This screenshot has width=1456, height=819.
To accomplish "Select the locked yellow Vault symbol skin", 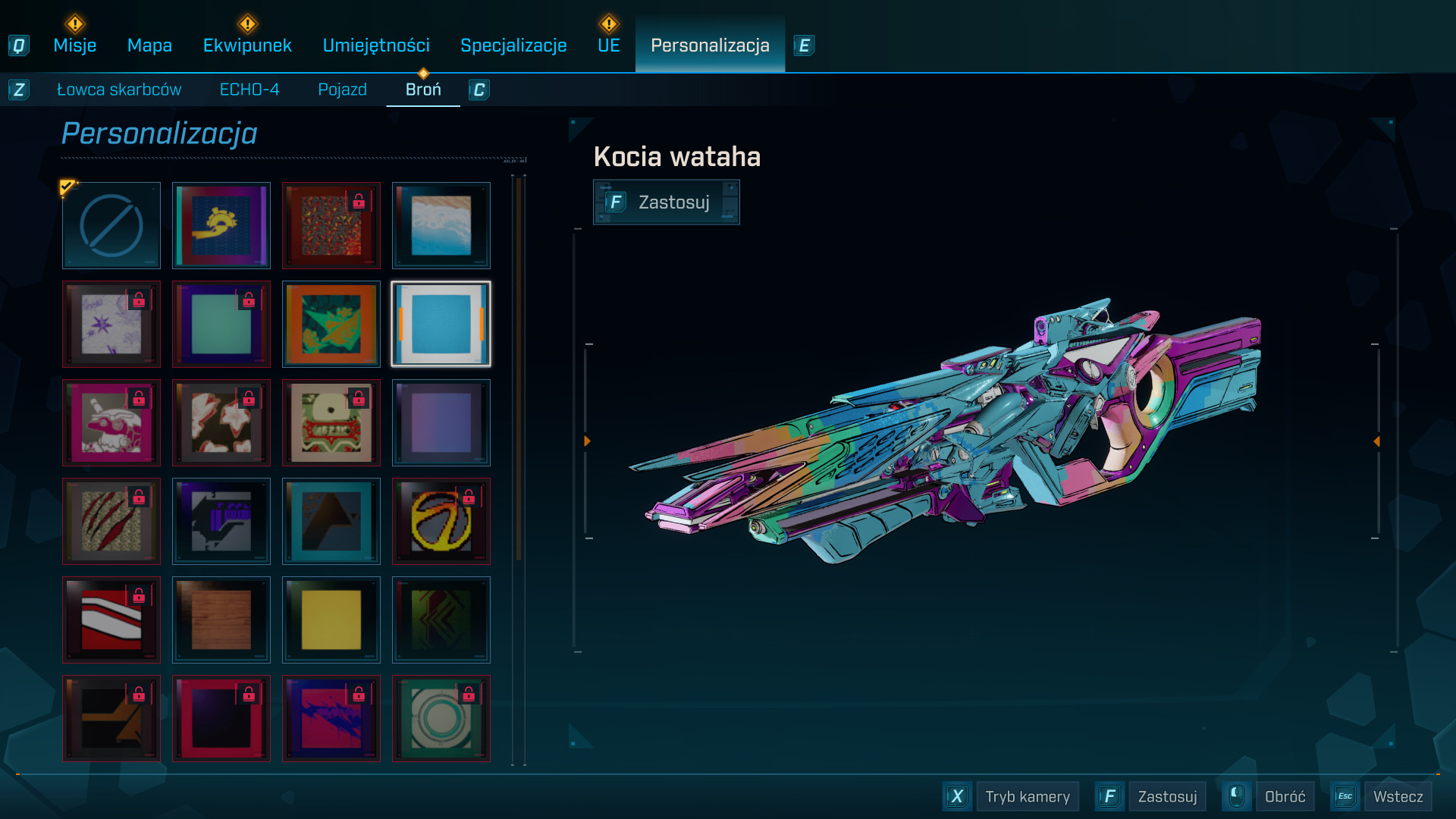I will click(441, 521).
